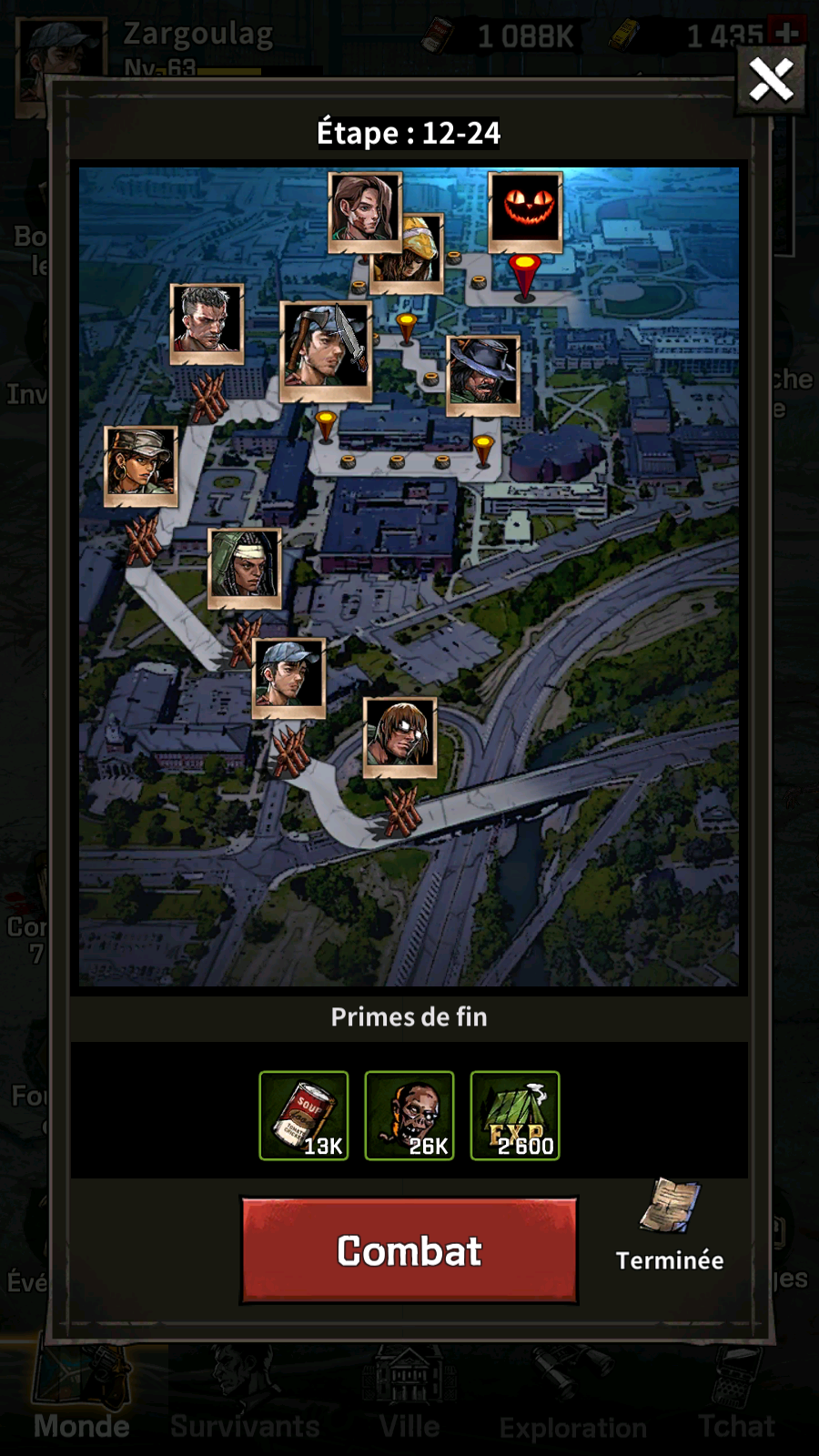Select the survivor portrait with the knife
Image resolution: width=819 pixels, height=1456 pixels.
326,348
